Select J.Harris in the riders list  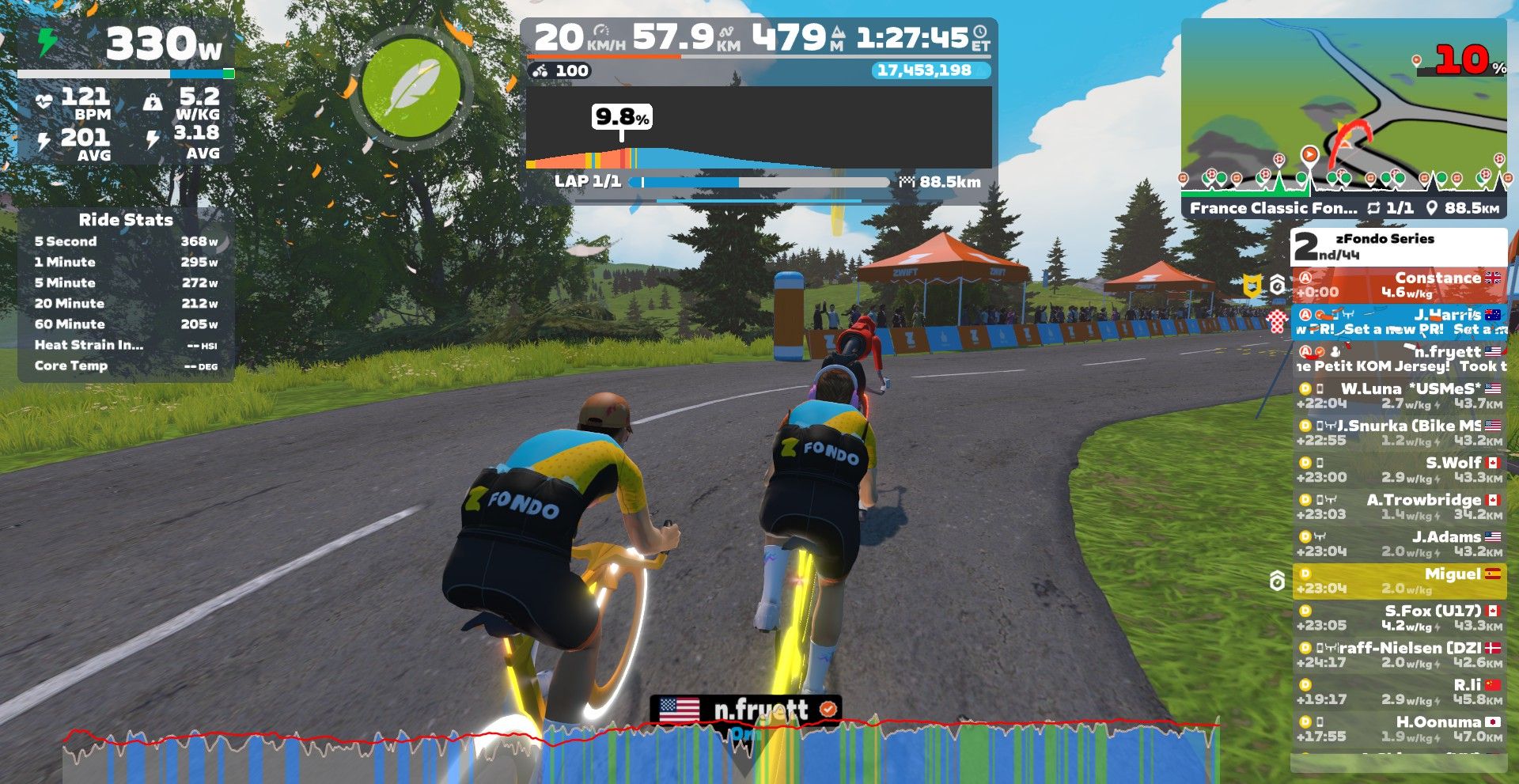[x=1399, y=321]
